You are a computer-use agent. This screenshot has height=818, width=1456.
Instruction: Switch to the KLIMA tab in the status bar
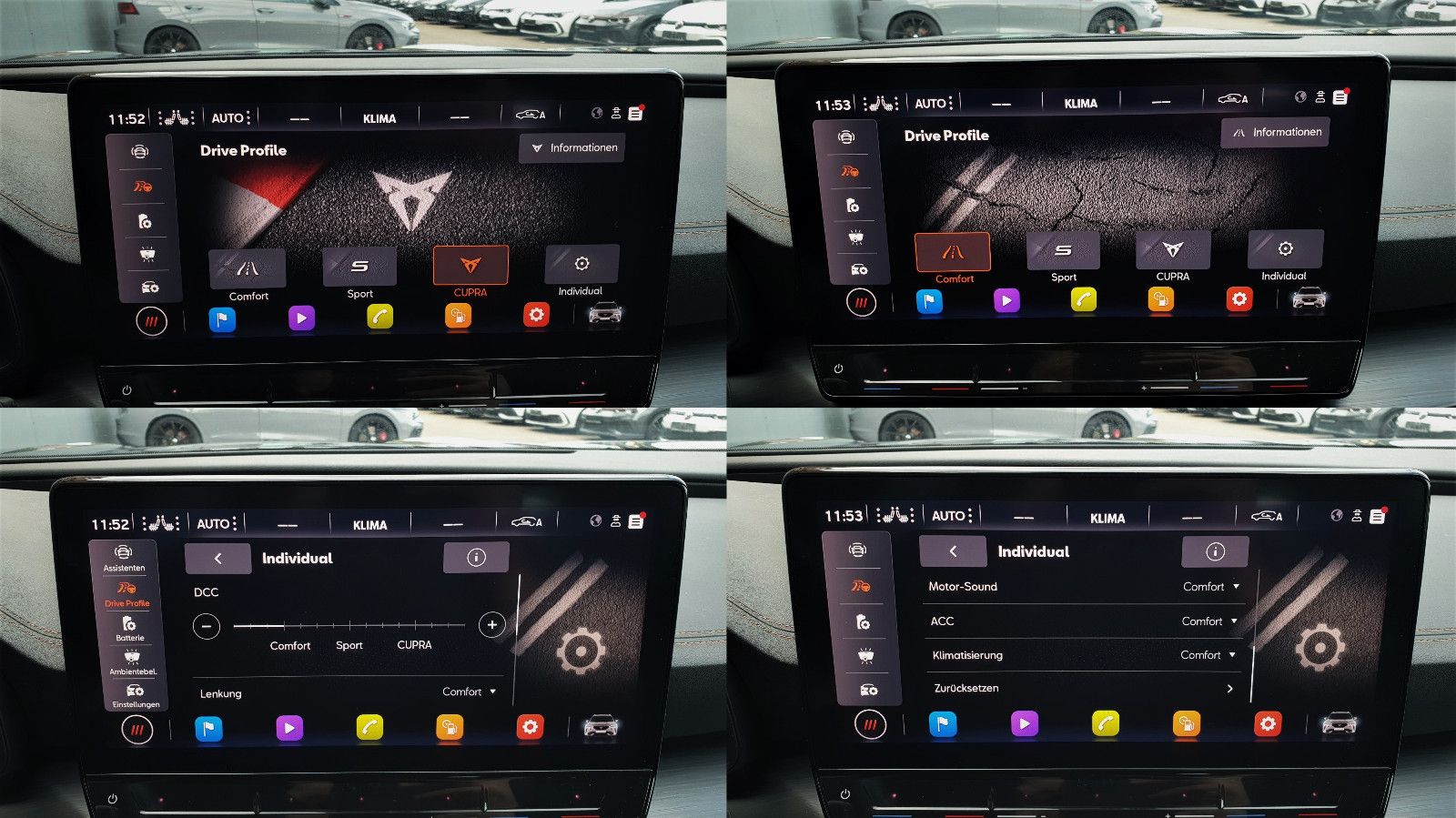coord(379,117)
